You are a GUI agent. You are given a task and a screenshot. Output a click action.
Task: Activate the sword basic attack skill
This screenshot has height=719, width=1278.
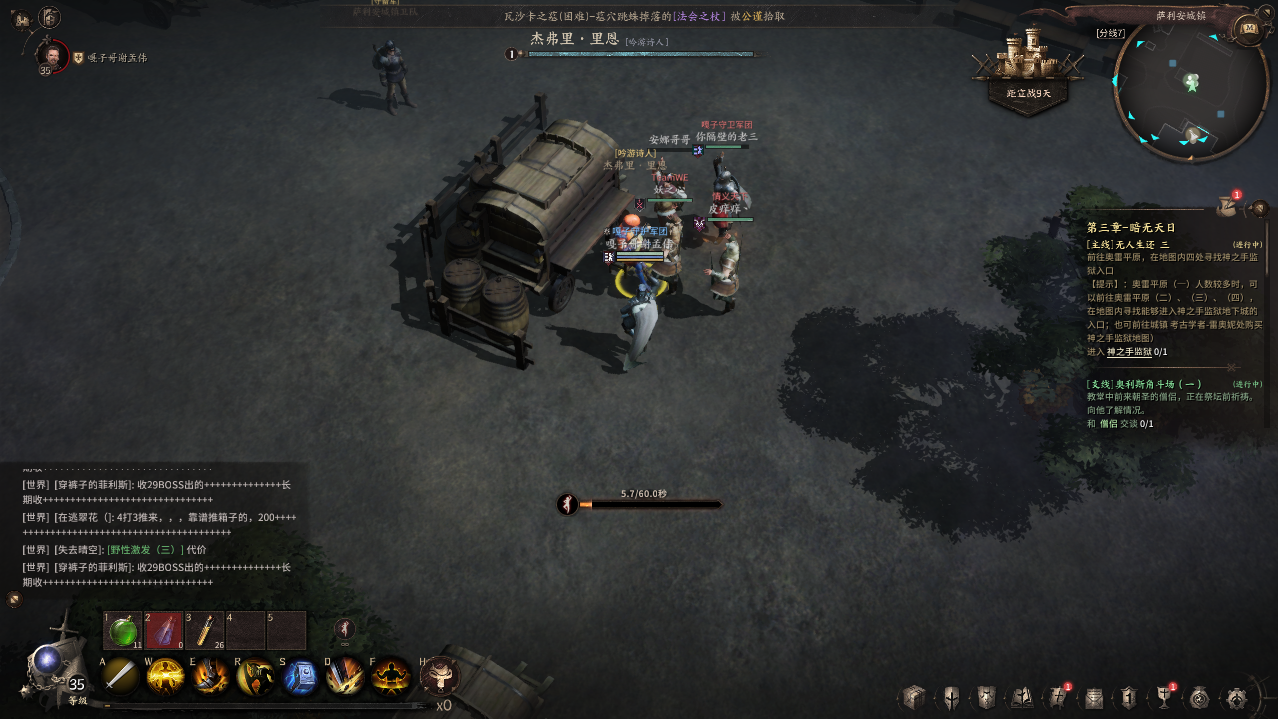pyautogui.click(x=120, y=677)
